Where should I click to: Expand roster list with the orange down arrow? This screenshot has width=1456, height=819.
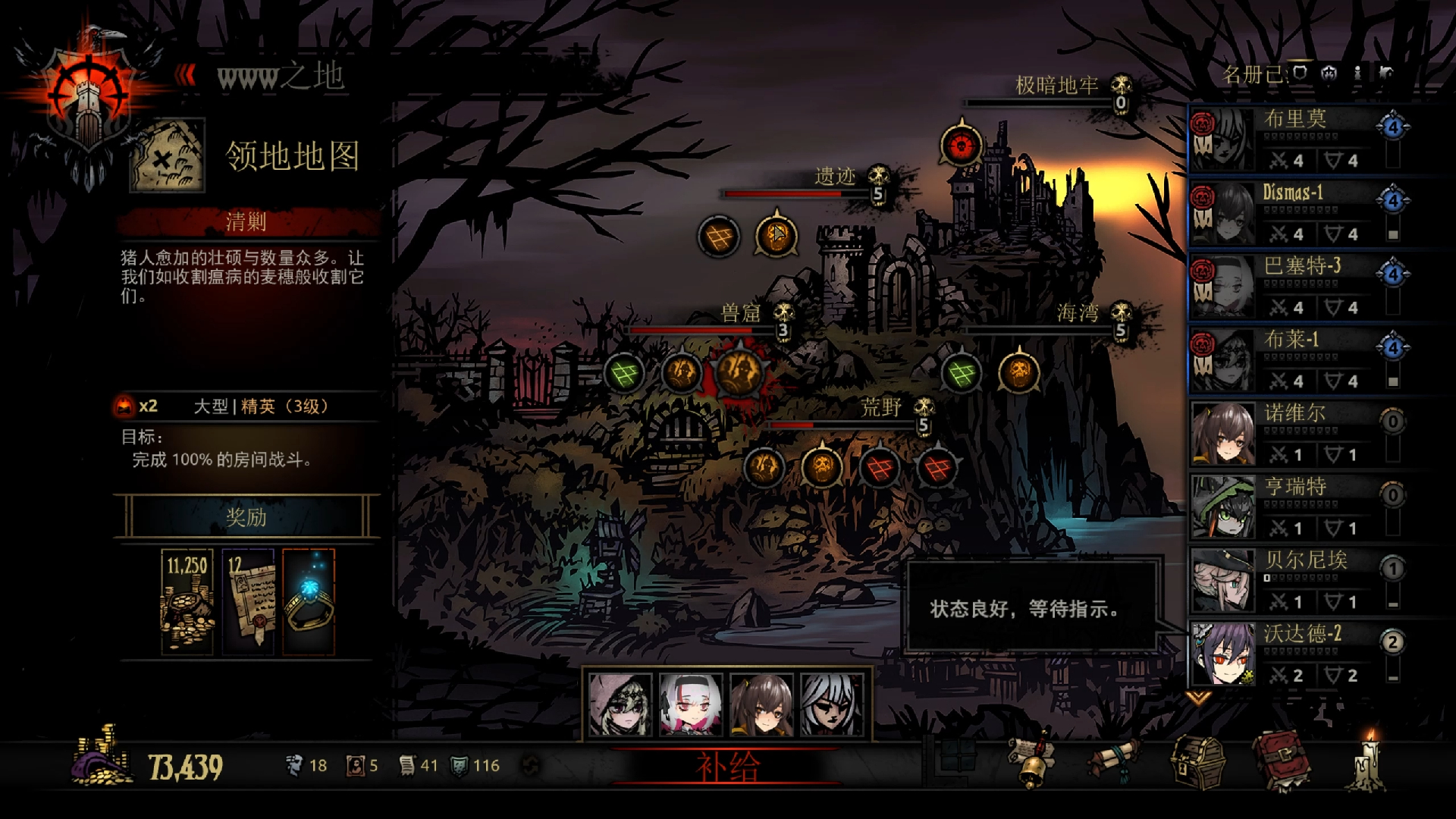[1197, 697]
